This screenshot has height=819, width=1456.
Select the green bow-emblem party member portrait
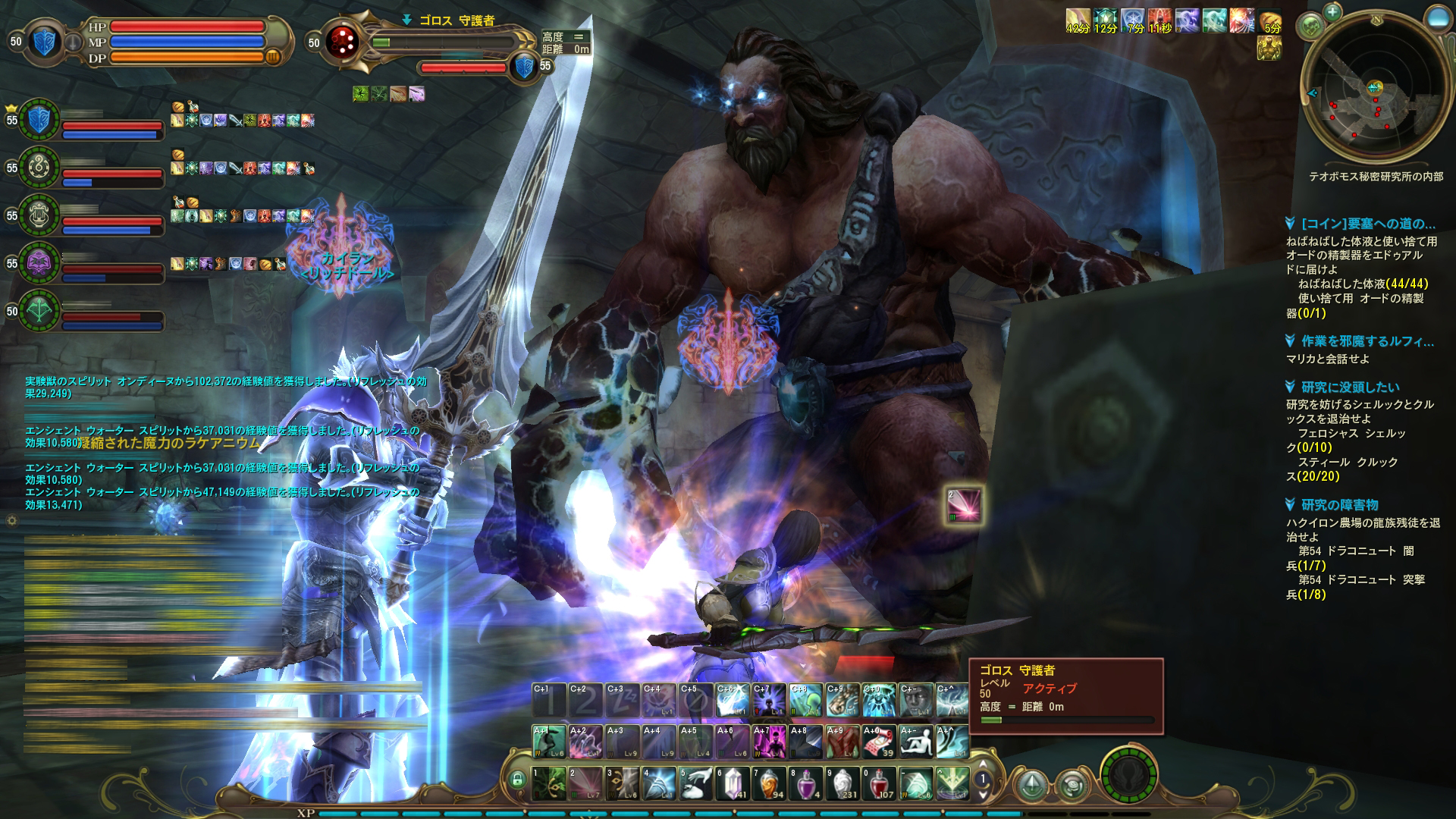pyautogui.click(x=39, y=311)
